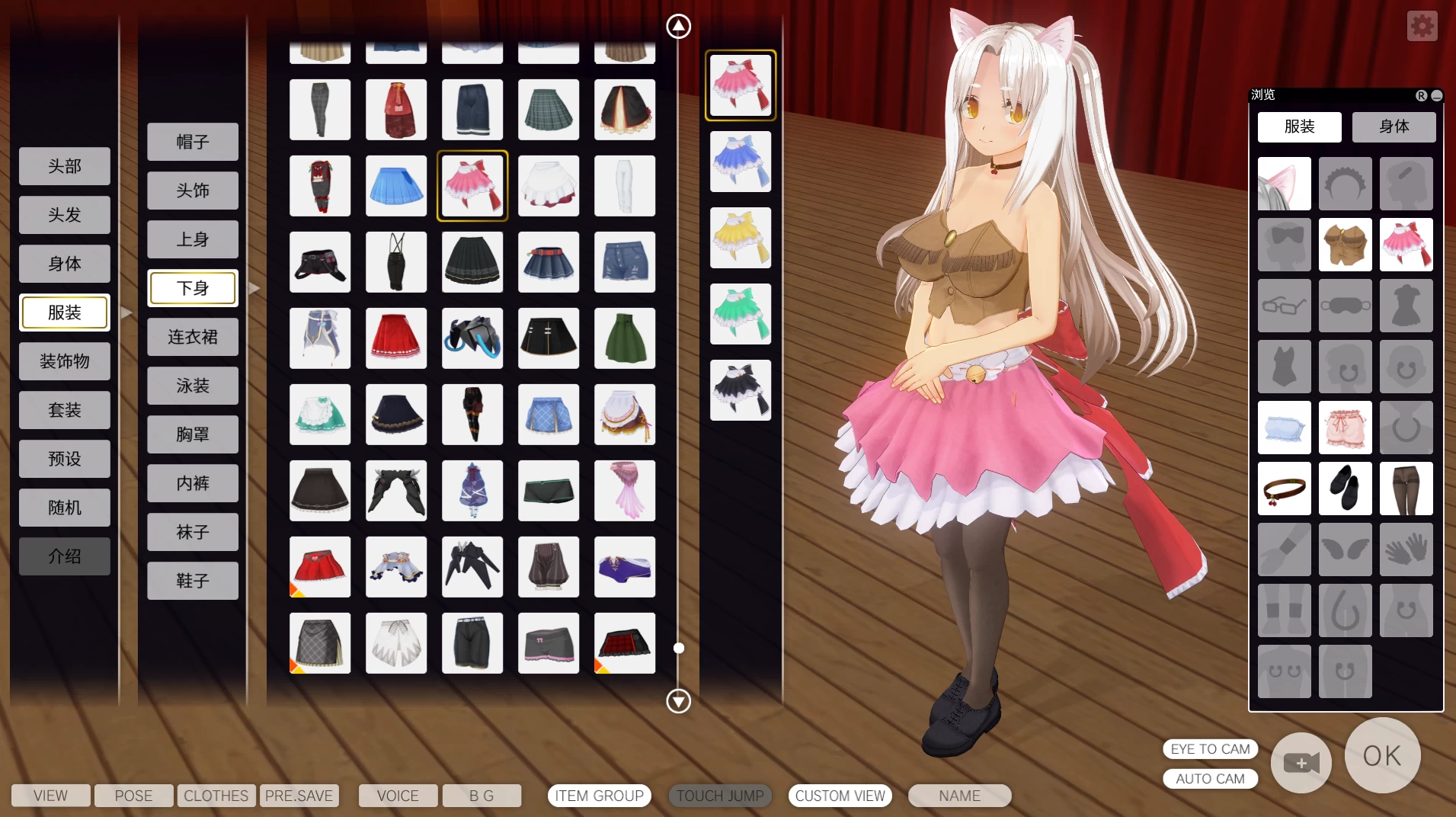Screen dimensions: 1456x817
Task: Open the POSE menu at the bottom
Action: [133, 795]
